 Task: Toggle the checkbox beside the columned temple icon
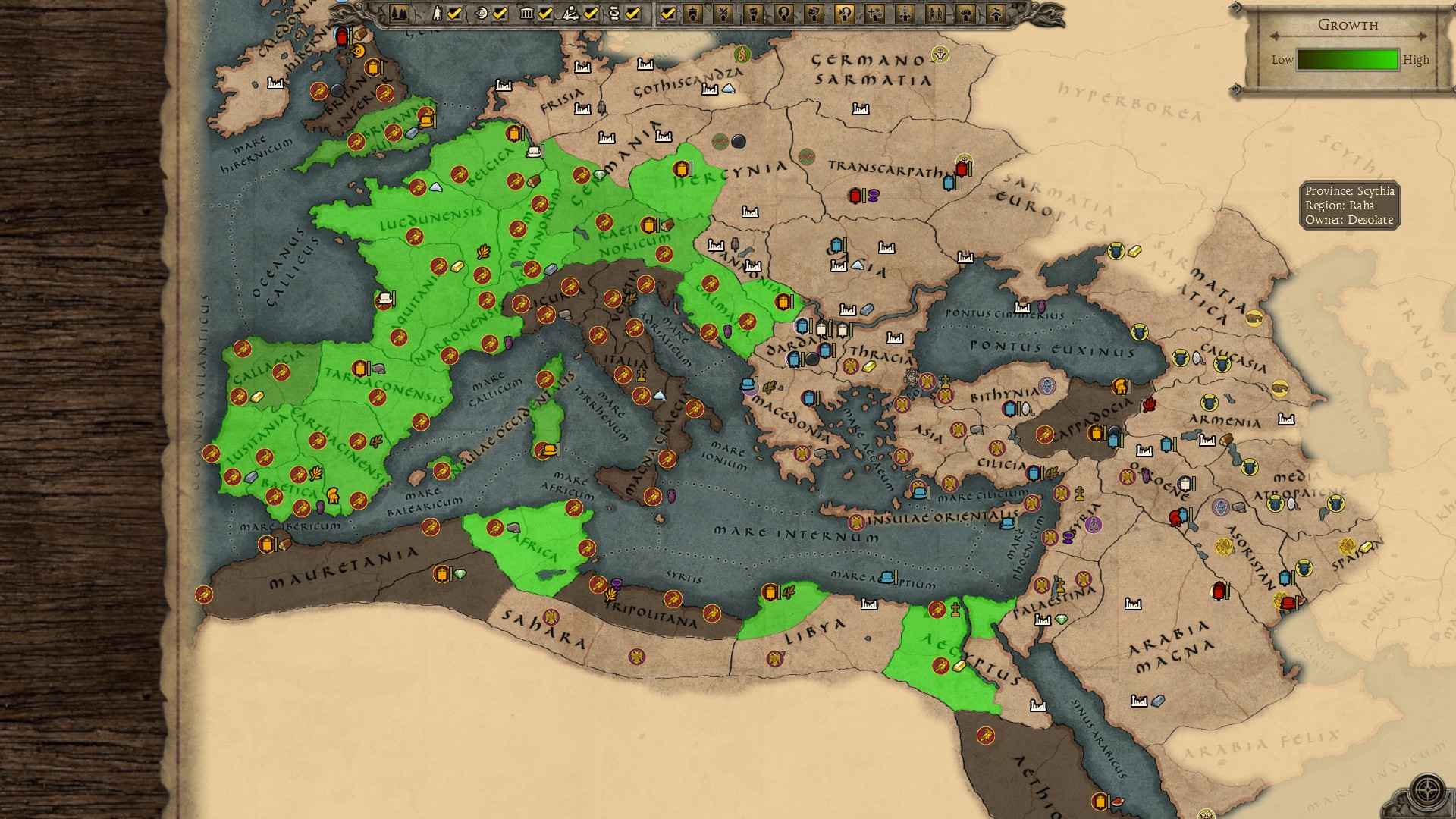545,13
